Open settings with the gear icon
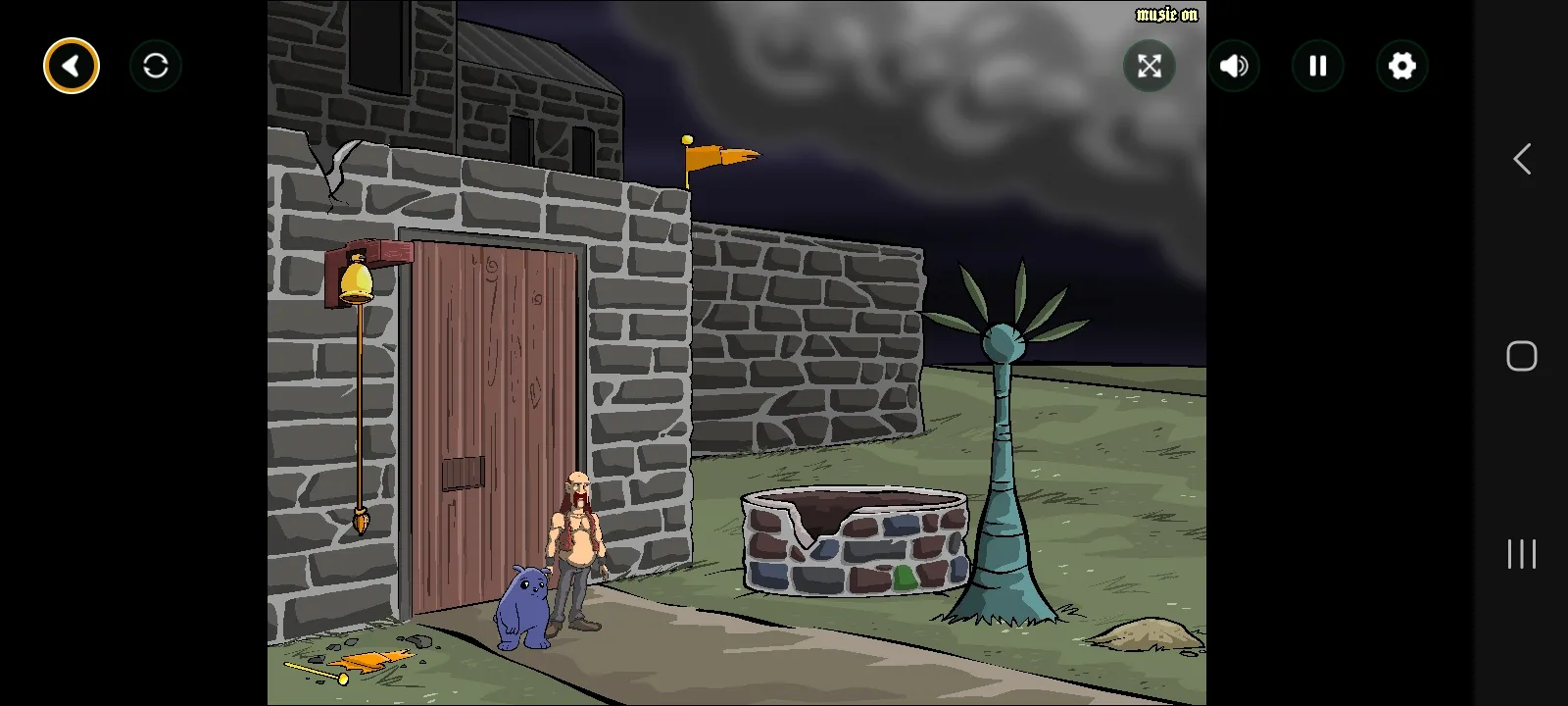Image resolution: width=1568 pixels, height=706 pixels. (x=1402, y=66)
